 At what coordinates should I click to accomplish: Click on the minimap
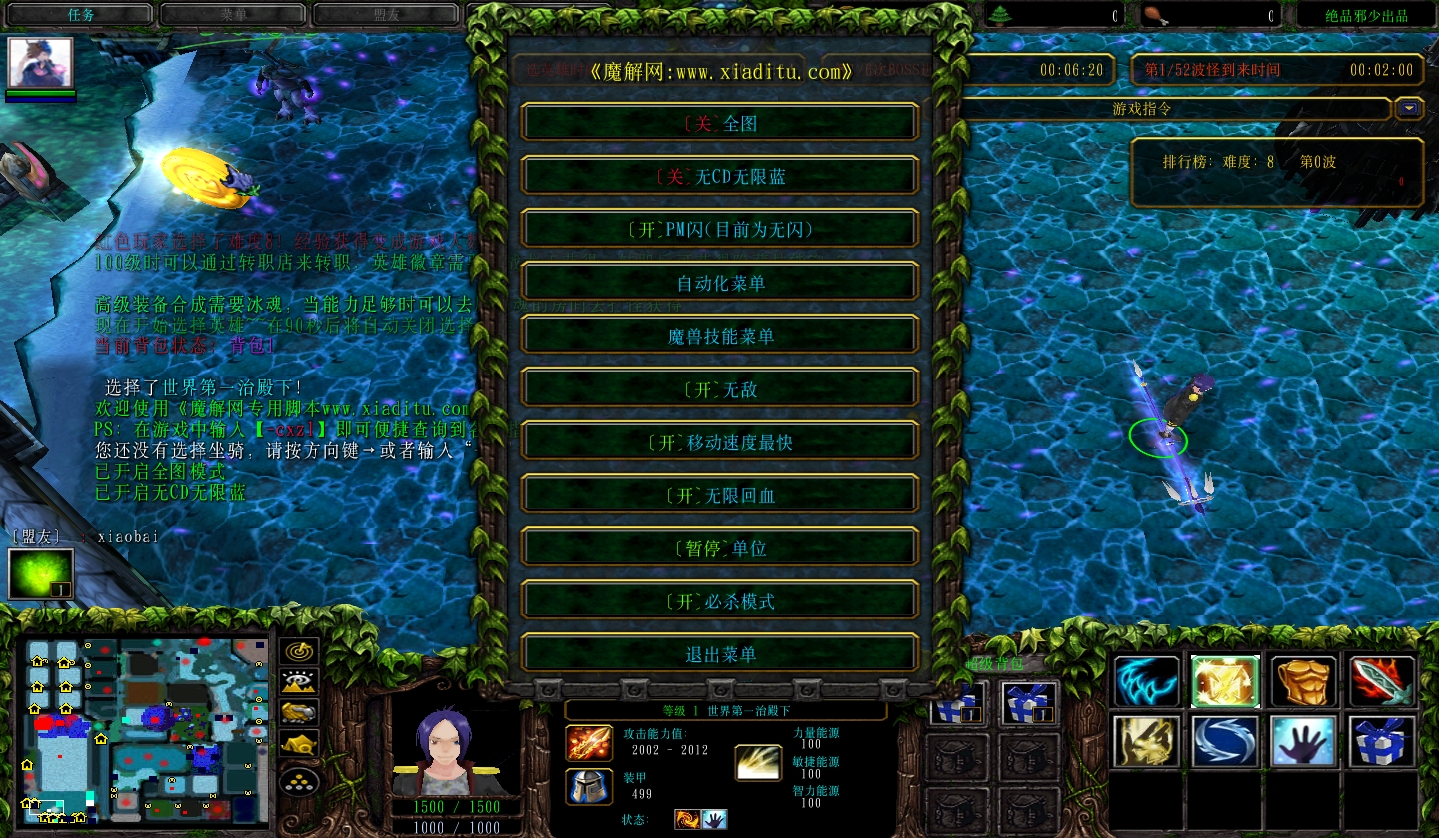tap(147, 729)
